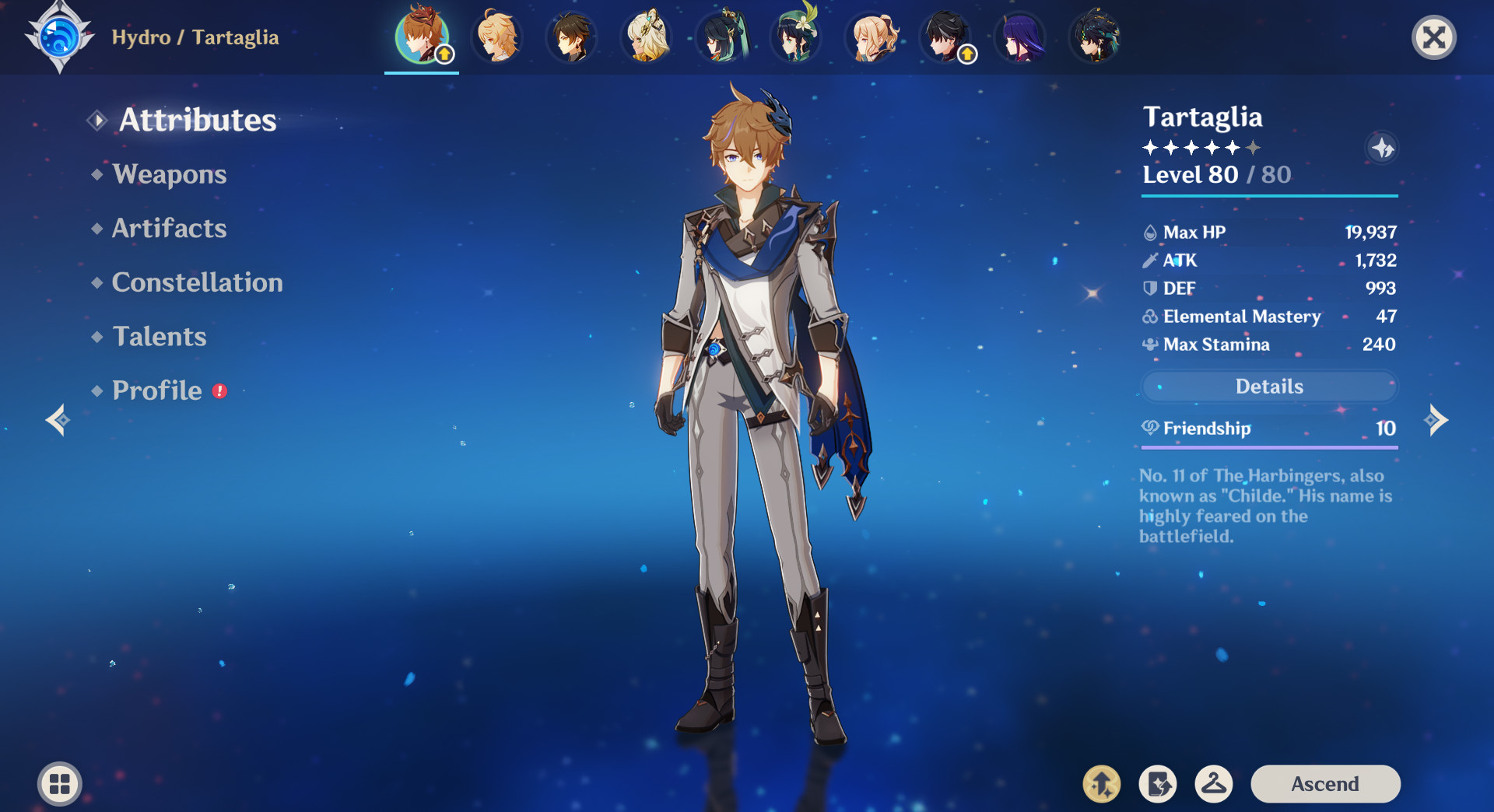This screenshot has height=812, width=1494.
Task: Select Zhongli's character portrait
Action: coord(572,36)
